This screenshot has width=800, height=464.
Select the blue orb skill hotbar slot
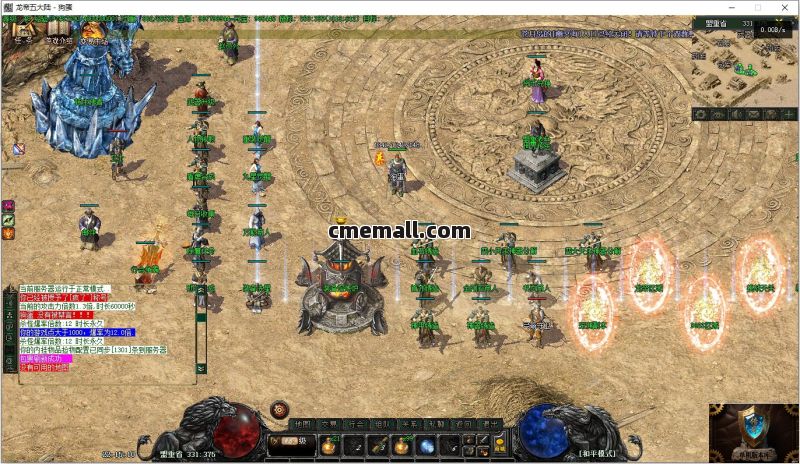coord(427,445)
